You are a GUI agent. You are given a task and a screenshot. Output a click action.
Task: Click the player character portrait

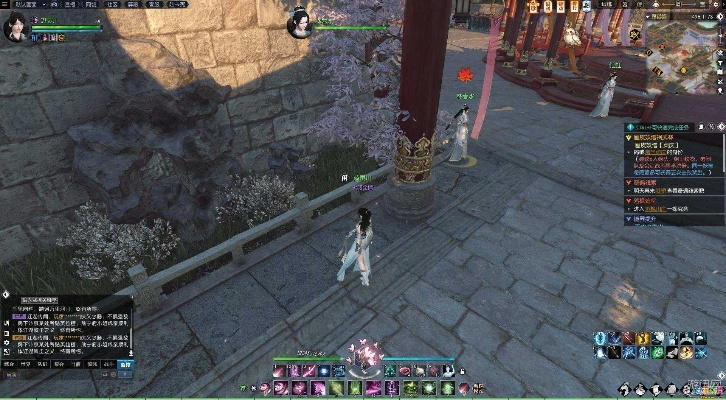pos(17,28)
